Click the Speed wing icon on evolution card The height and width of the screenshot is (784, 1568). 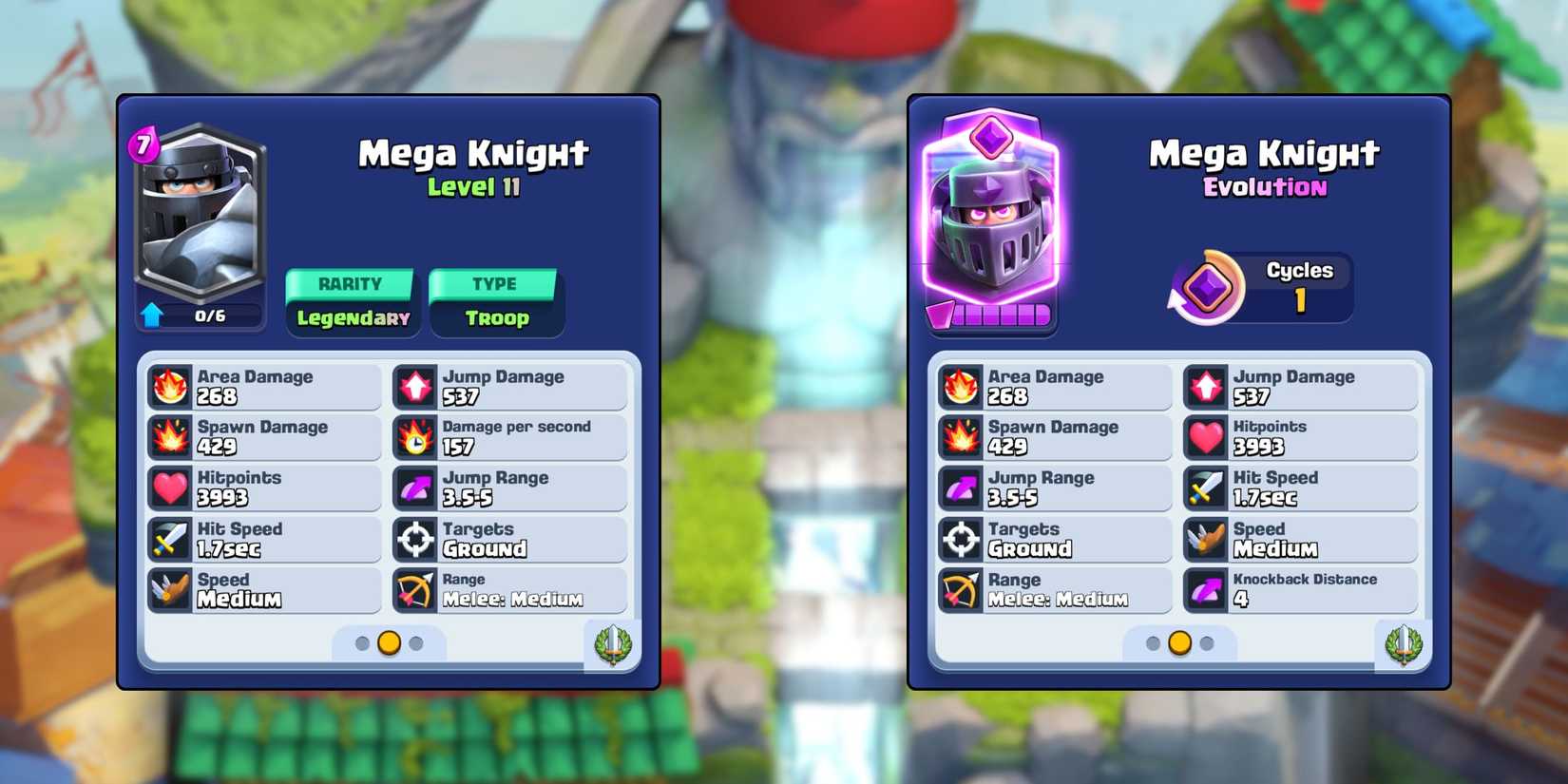click(1205, 539)
